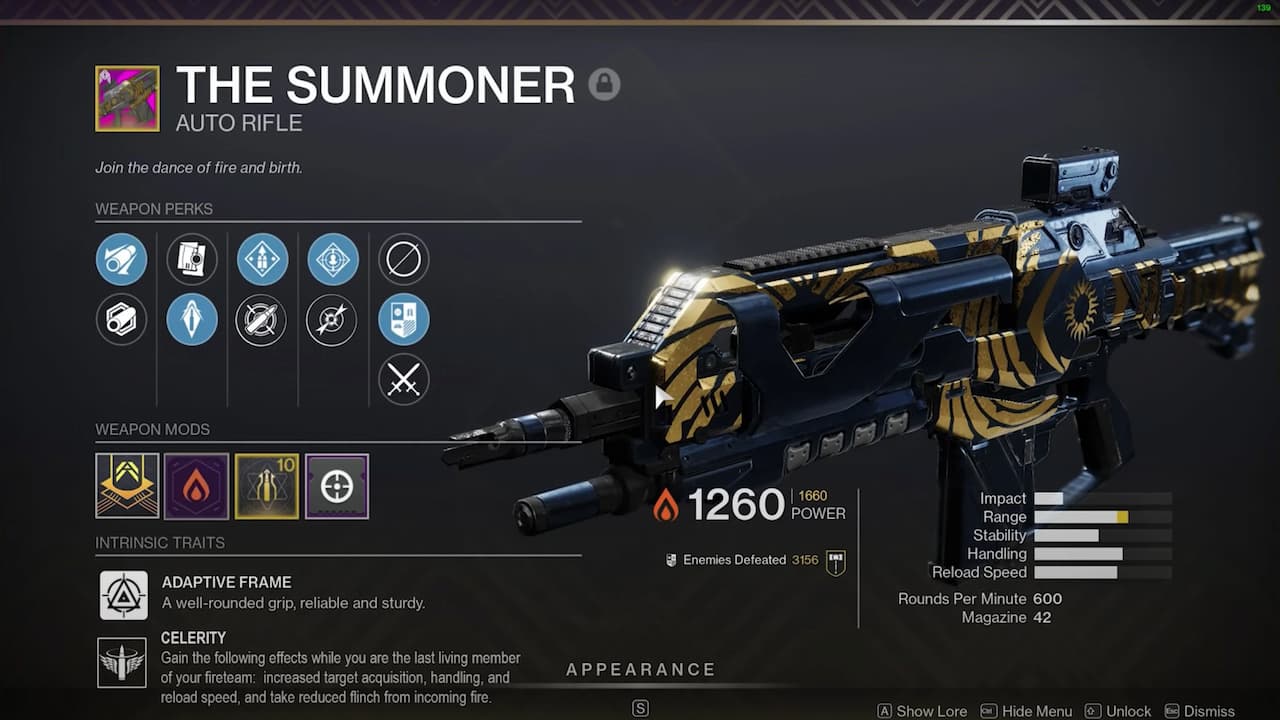1280x720 pixels.
Task: Select the diamond bullet trait perk
Action: [x=262, y=259]
